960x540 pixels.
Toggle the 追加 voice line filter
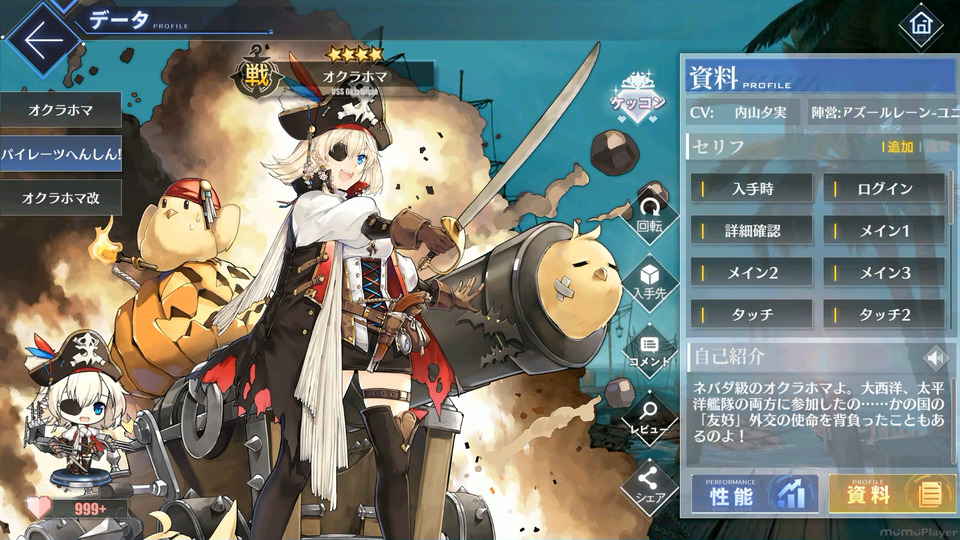tap(899, 147)
